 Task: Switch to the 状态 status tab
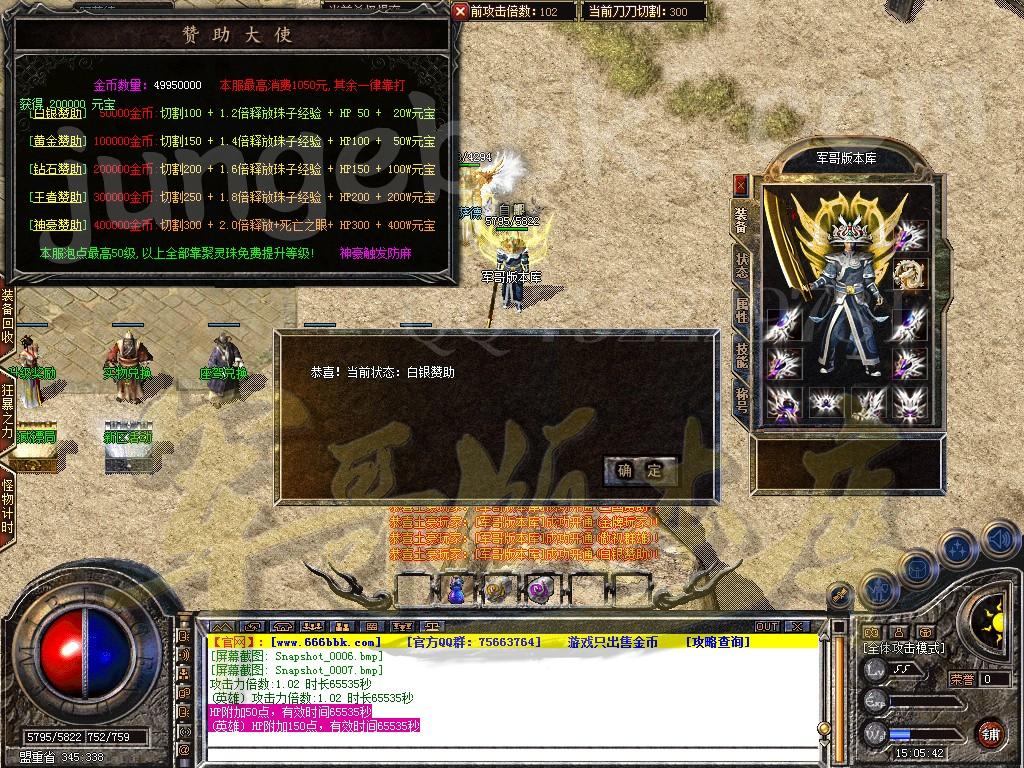click(x=741, y=265)
